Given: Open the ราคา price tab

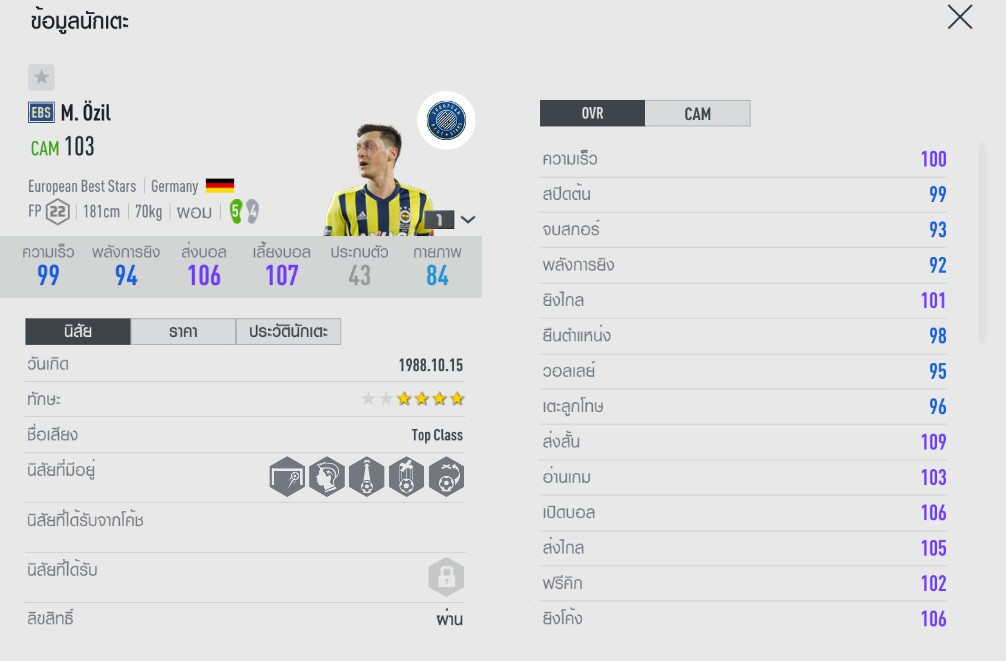Looking at the screenshot, I should tap(183, 332).
